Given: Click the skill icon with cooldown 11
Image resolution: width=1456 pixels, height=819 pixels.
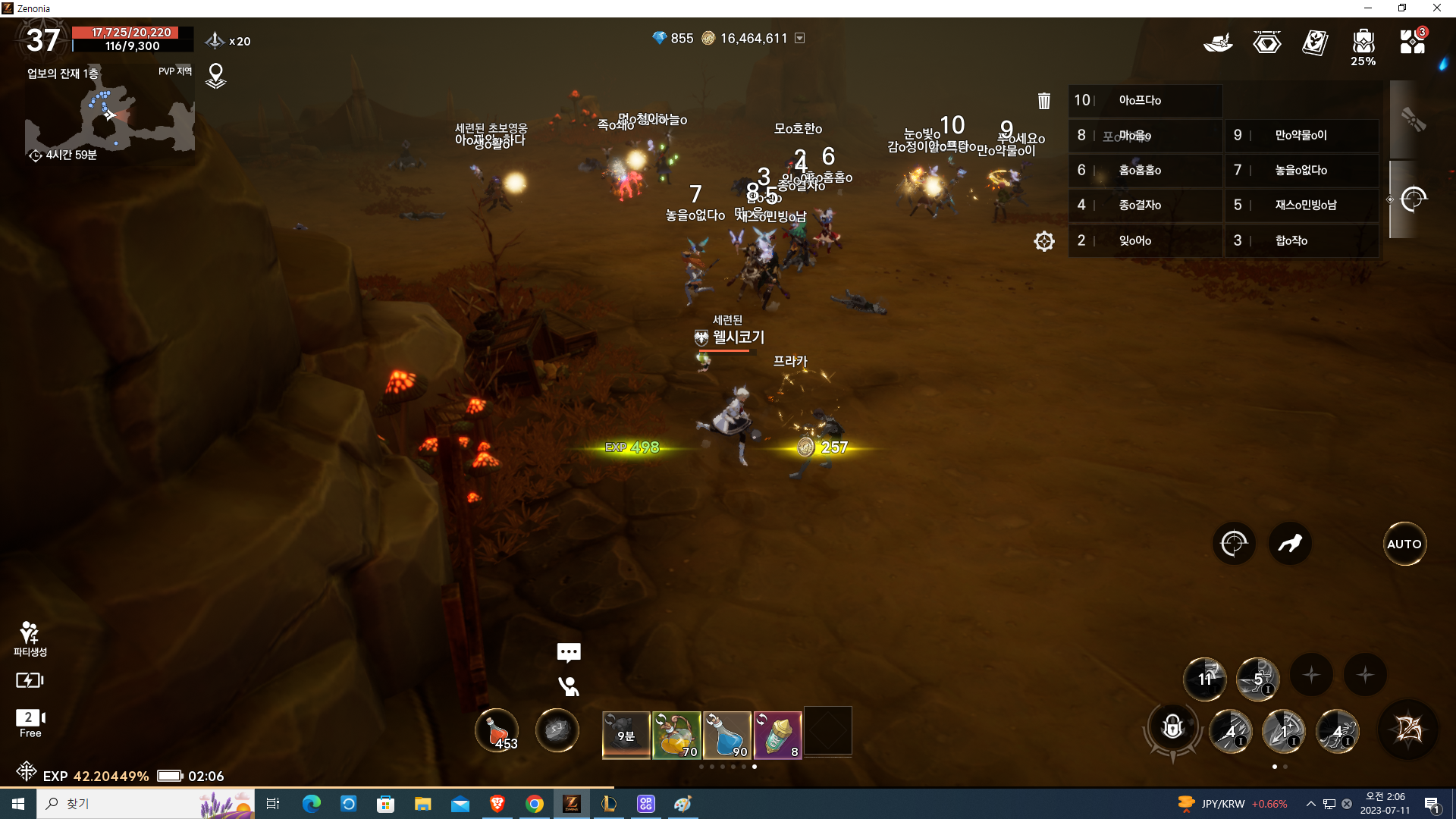Looking at the screenshot, I should pyautogui.click(x=1205, y=678).
